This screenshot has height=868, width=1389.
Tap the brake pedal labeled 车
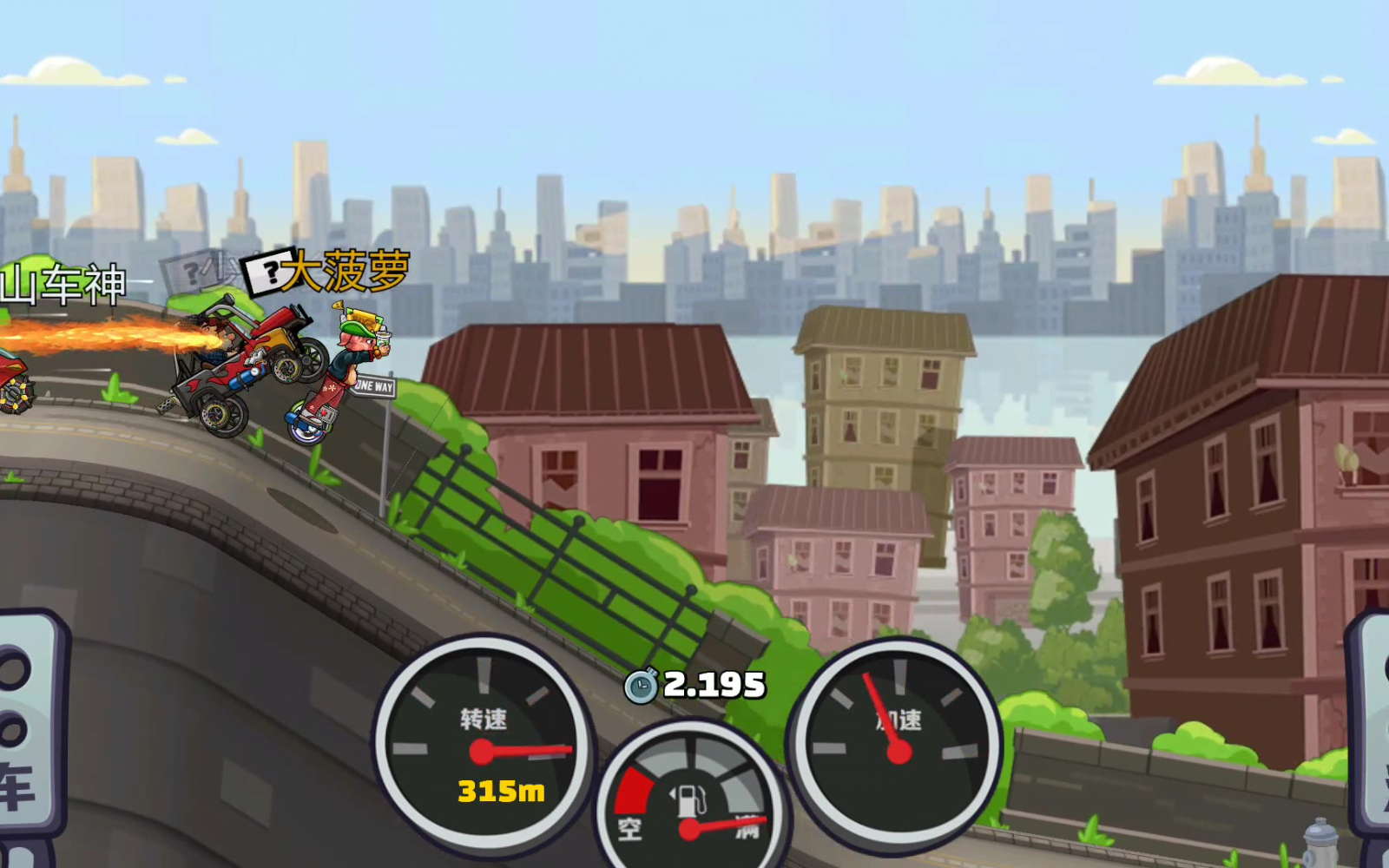26,729
